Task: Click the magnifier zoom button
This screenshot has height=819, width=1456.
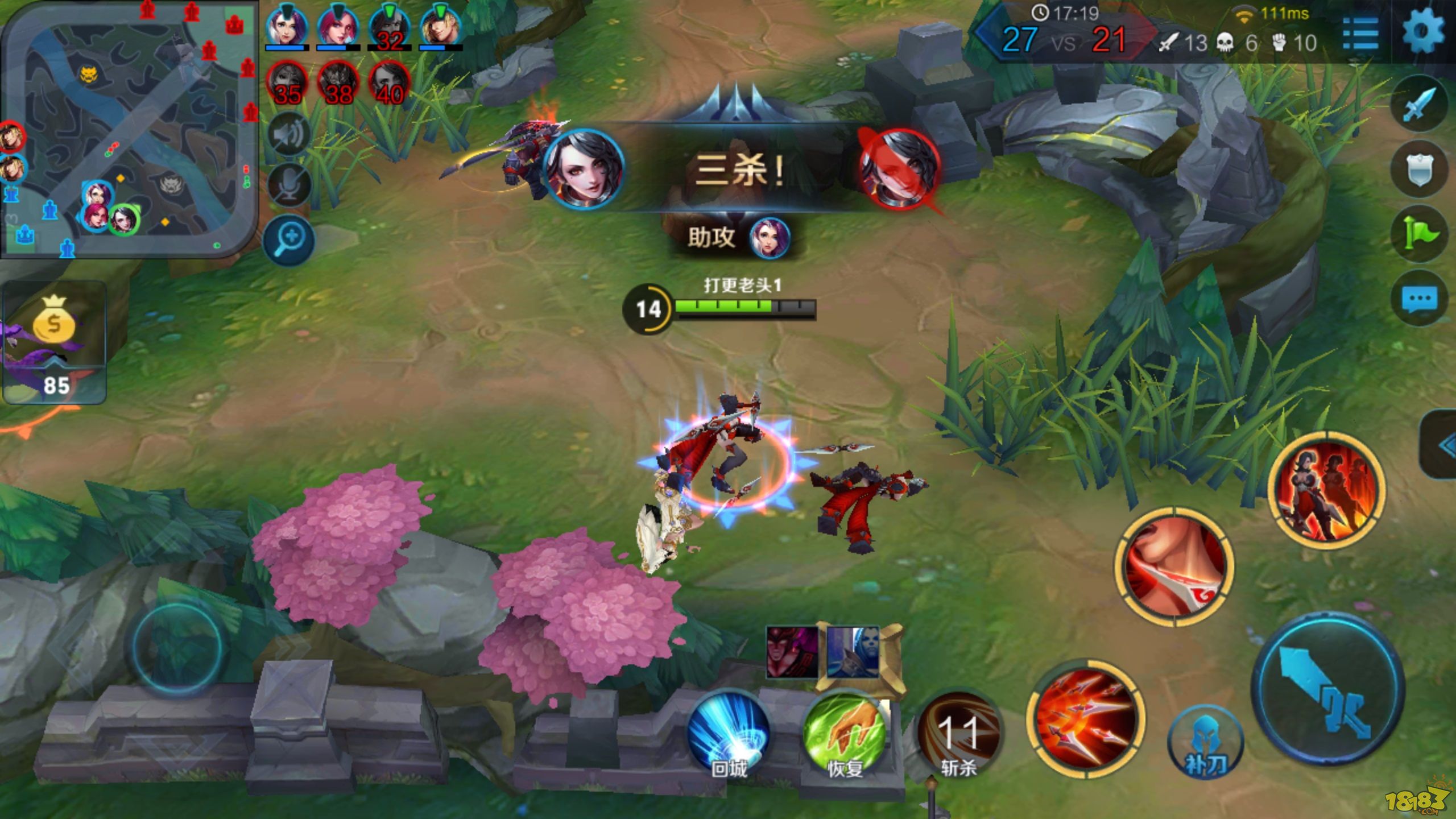Action: (289, 240)
